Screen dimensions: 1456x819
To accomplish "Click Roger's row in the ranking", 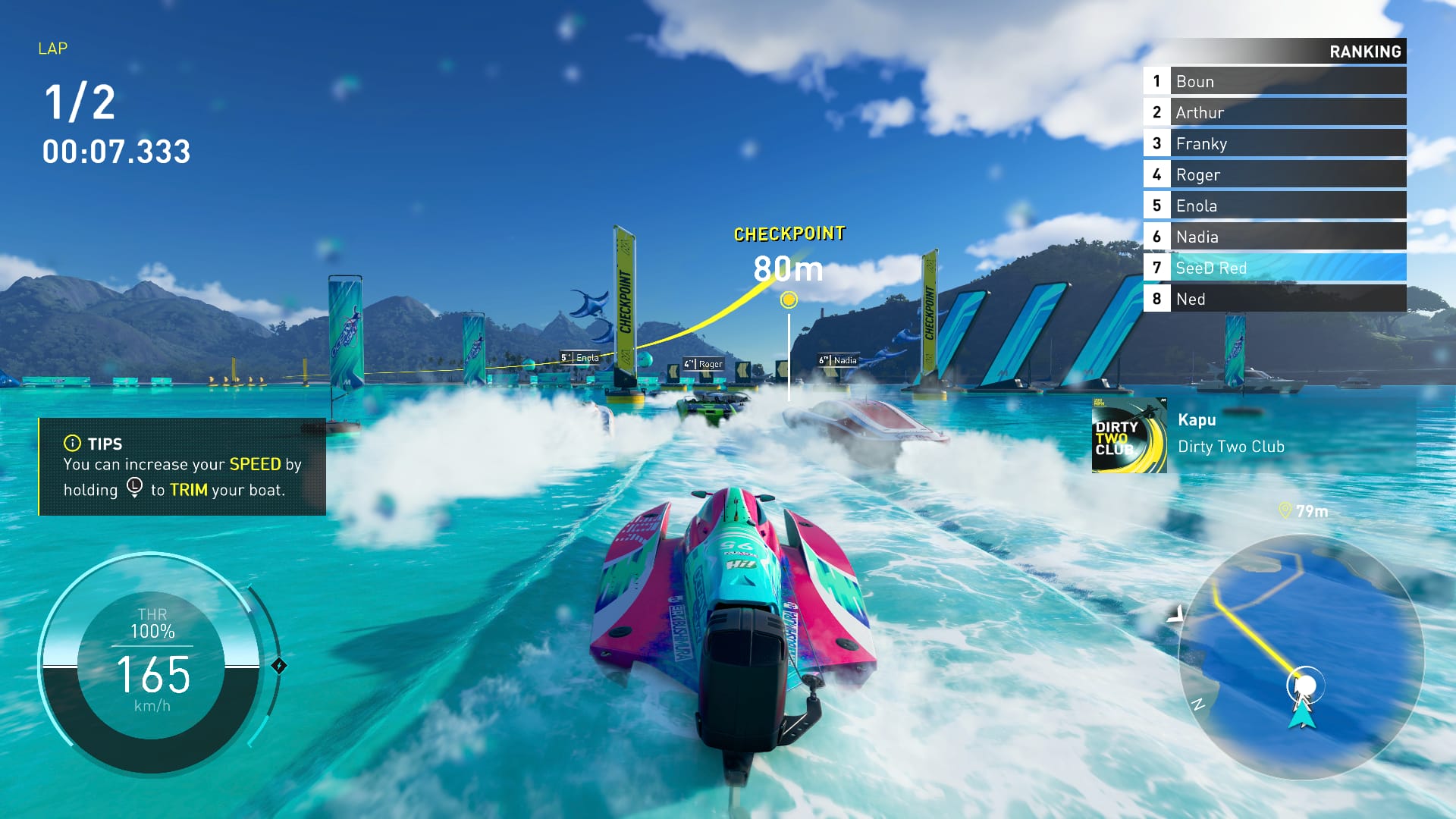I will [x=1274, y=174].
